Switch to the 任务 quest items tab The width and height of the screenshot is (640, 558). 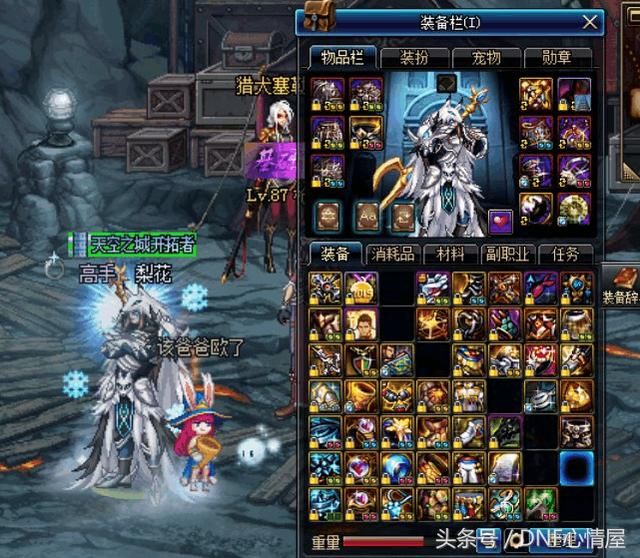[x=565, y=254]
